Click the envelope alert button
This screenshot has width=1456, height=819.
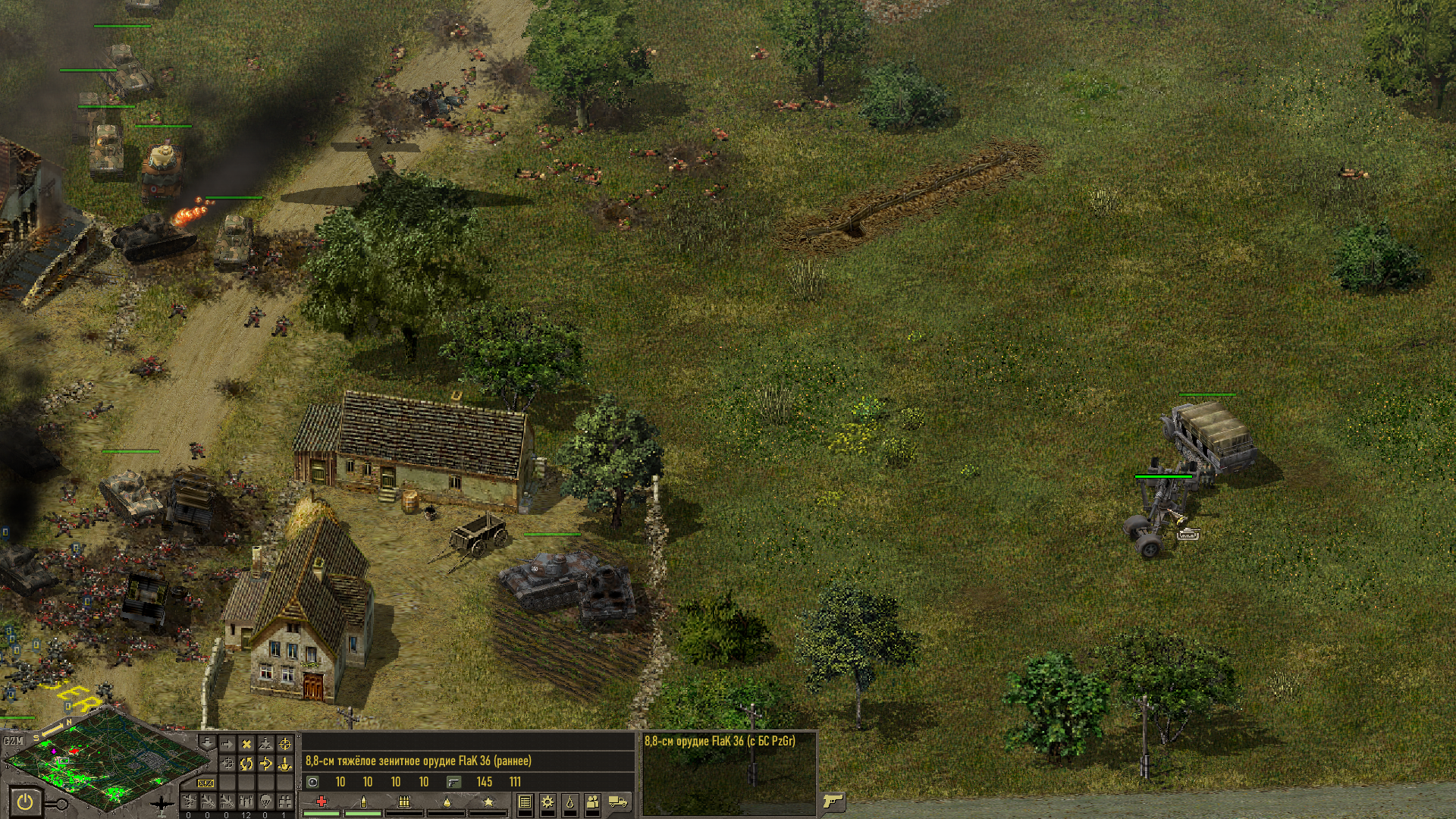point(205,783)
